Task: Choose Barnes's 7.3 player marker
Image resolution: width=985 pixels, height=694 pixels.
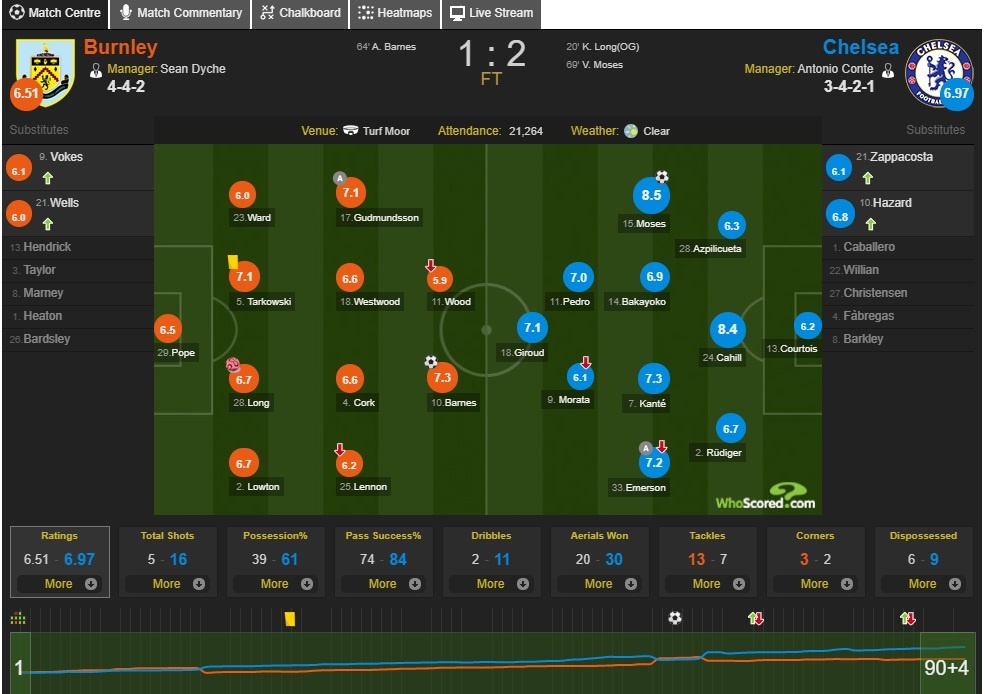Action: (x=441, y=377)
